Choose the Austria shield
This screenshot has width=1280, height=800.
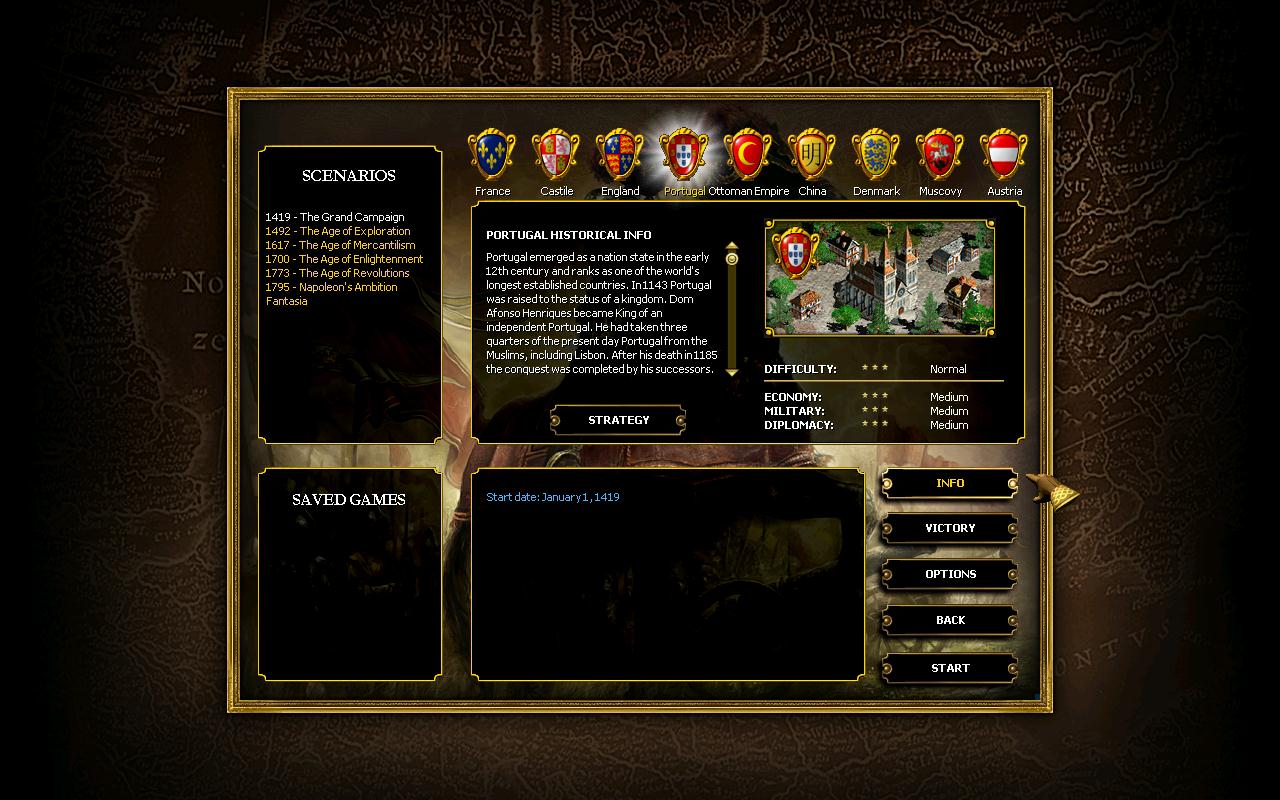tap(1004, 154)
